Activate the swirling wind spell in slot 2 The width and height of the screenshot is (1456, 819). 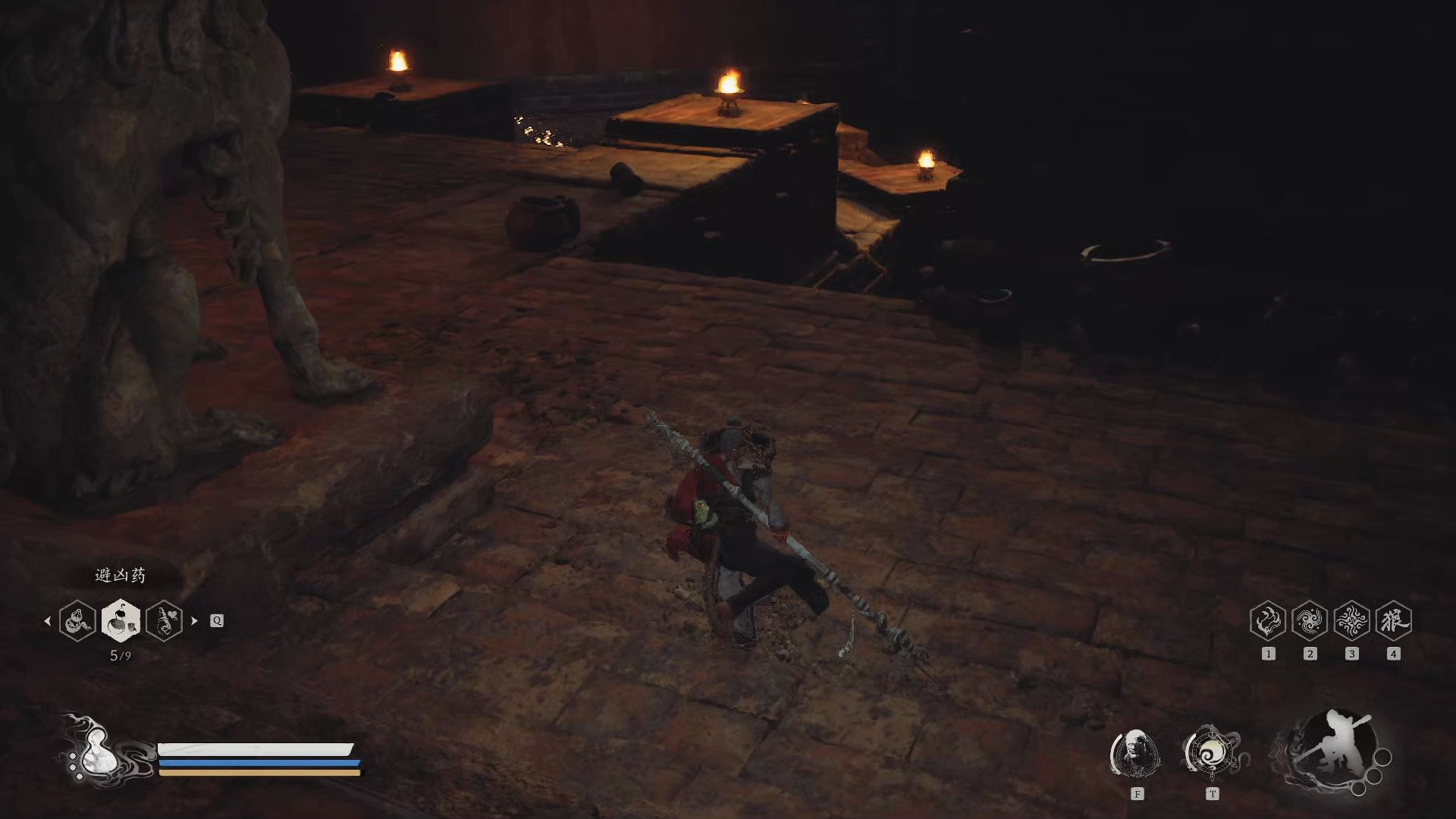point(1310,621)
